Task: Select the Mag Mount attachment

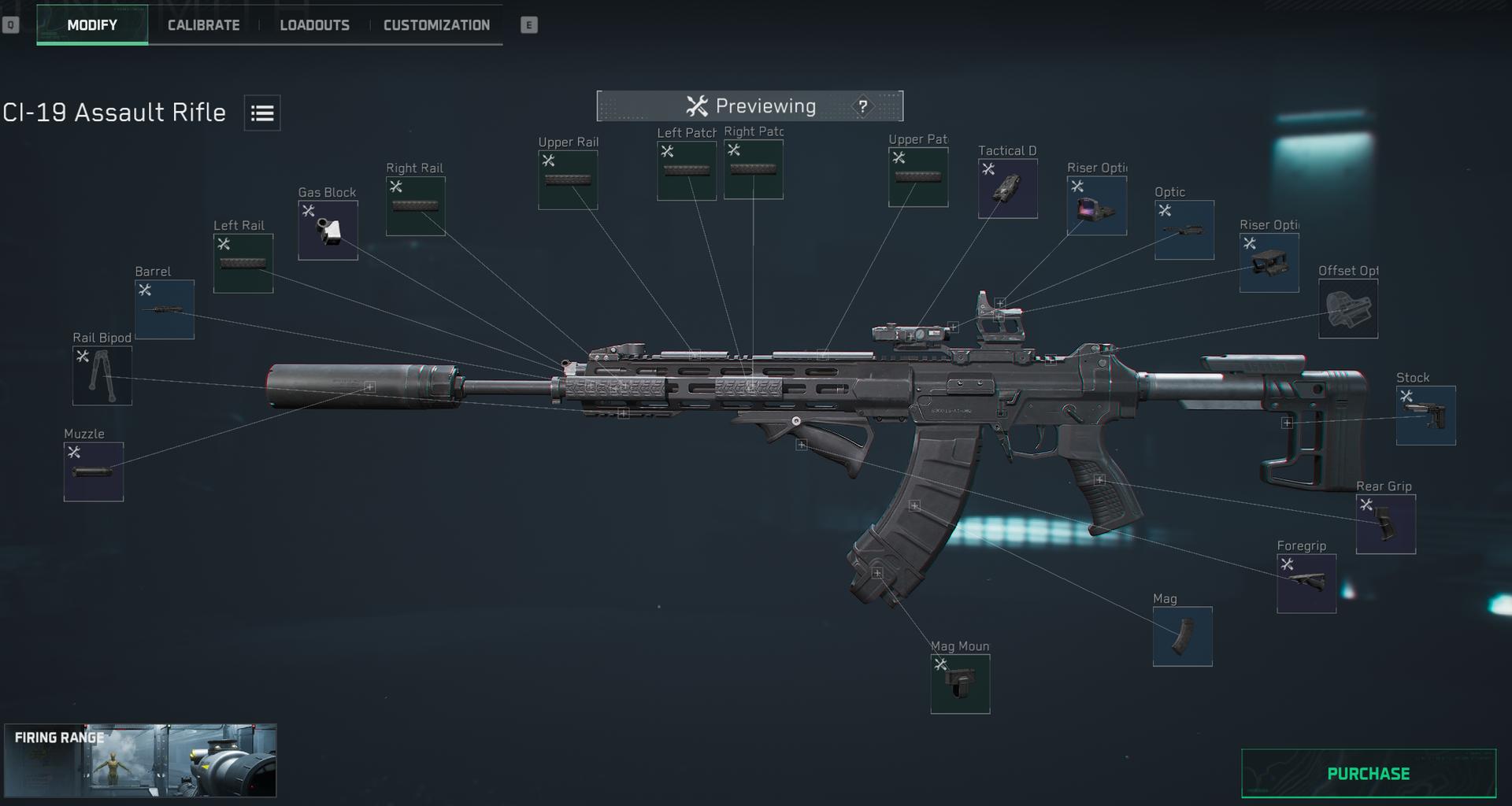Action: click(x=959, y=683)
